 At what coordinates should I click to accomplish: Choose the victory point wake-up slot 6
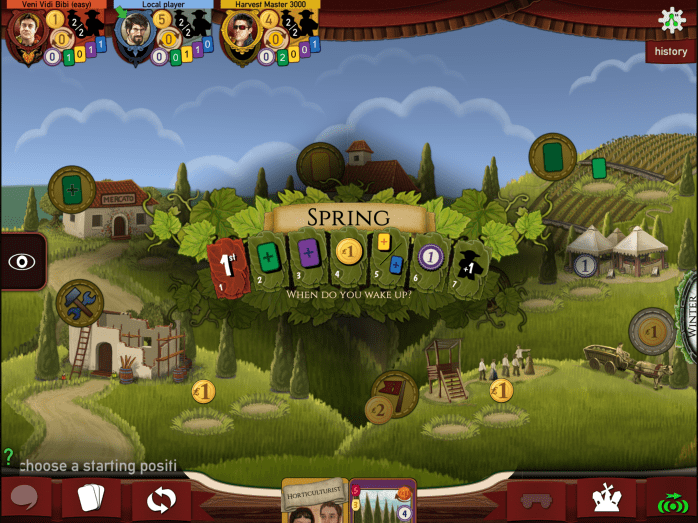pyautogui.click(x=430, y=257)
